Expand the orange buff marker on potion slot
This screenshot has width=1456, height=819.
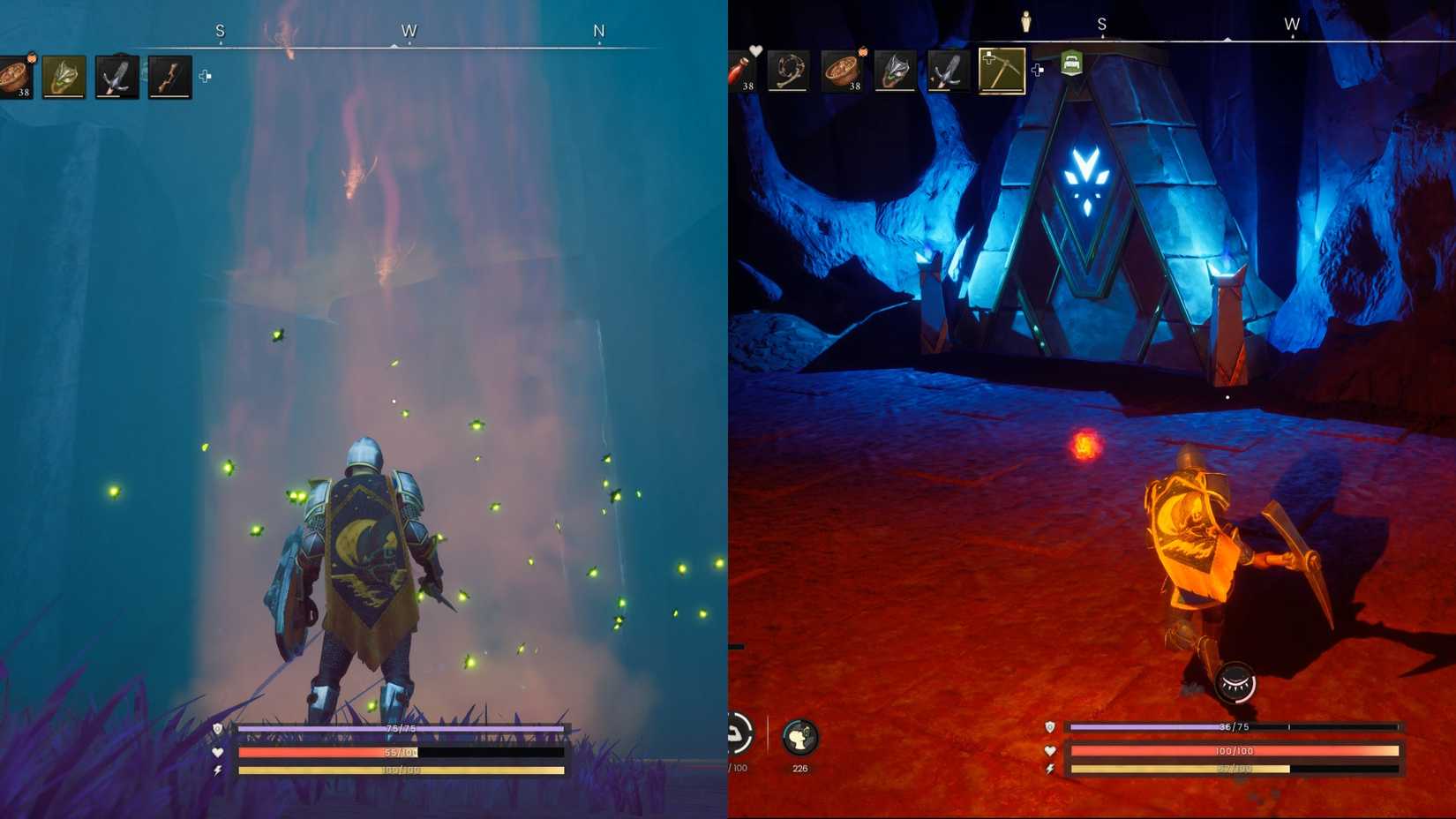click(32, 56)
